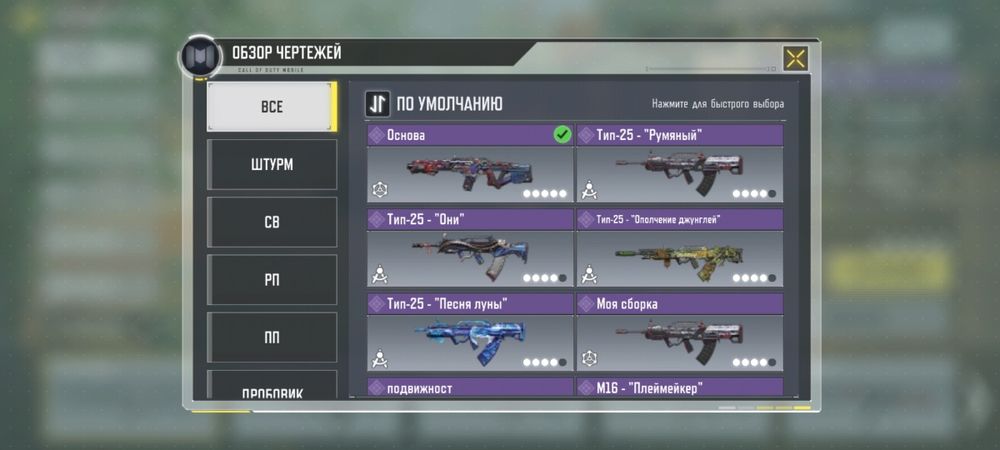Choose the ПП weapon category
This screenshot has width=1000, height=450.
[271, 338]
